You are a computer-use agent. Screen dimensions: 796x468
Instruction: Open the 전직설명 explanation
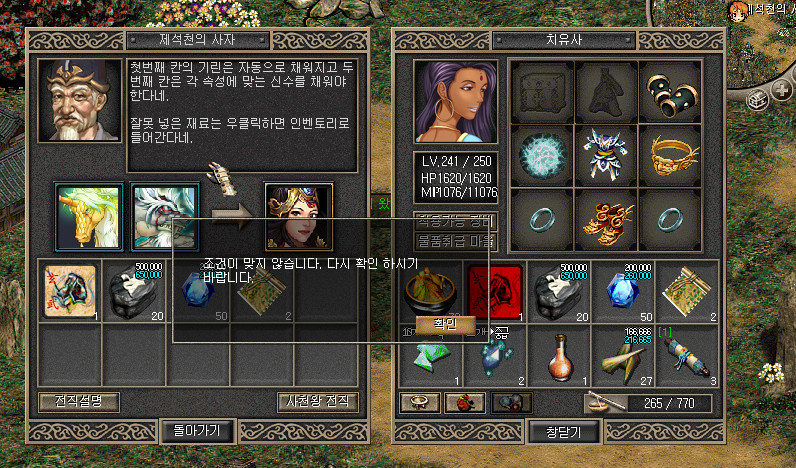click(x=79, y=402)
